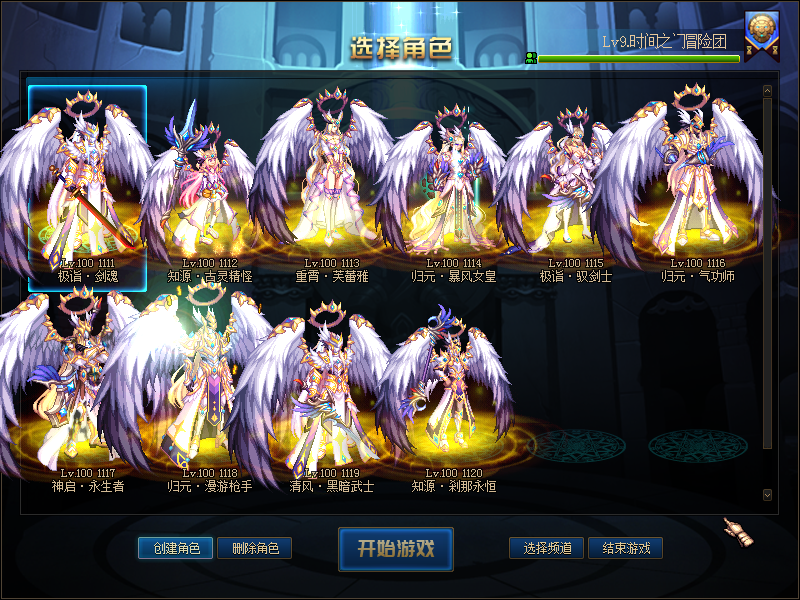Click the adventure group lion emblem
Screen dimensions: 800x600
coord(761,31)
